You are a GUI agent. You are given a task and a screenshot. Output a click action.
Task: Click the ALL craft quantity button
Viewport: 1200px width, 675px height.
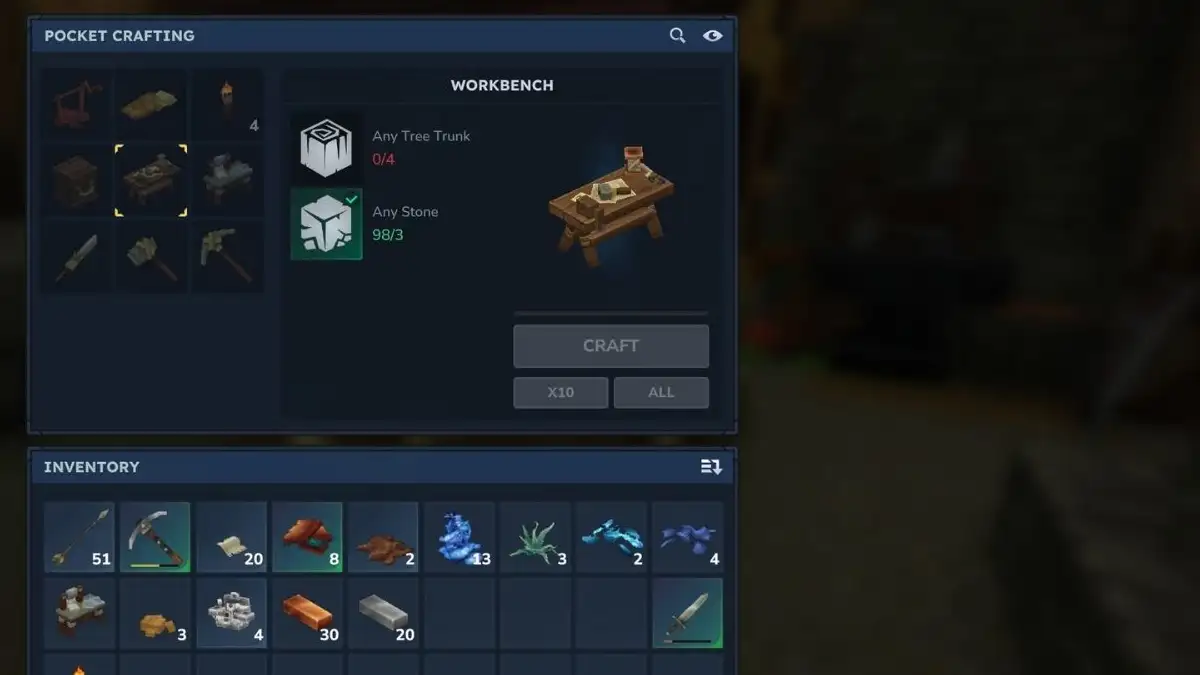click(x=661, y=392)
